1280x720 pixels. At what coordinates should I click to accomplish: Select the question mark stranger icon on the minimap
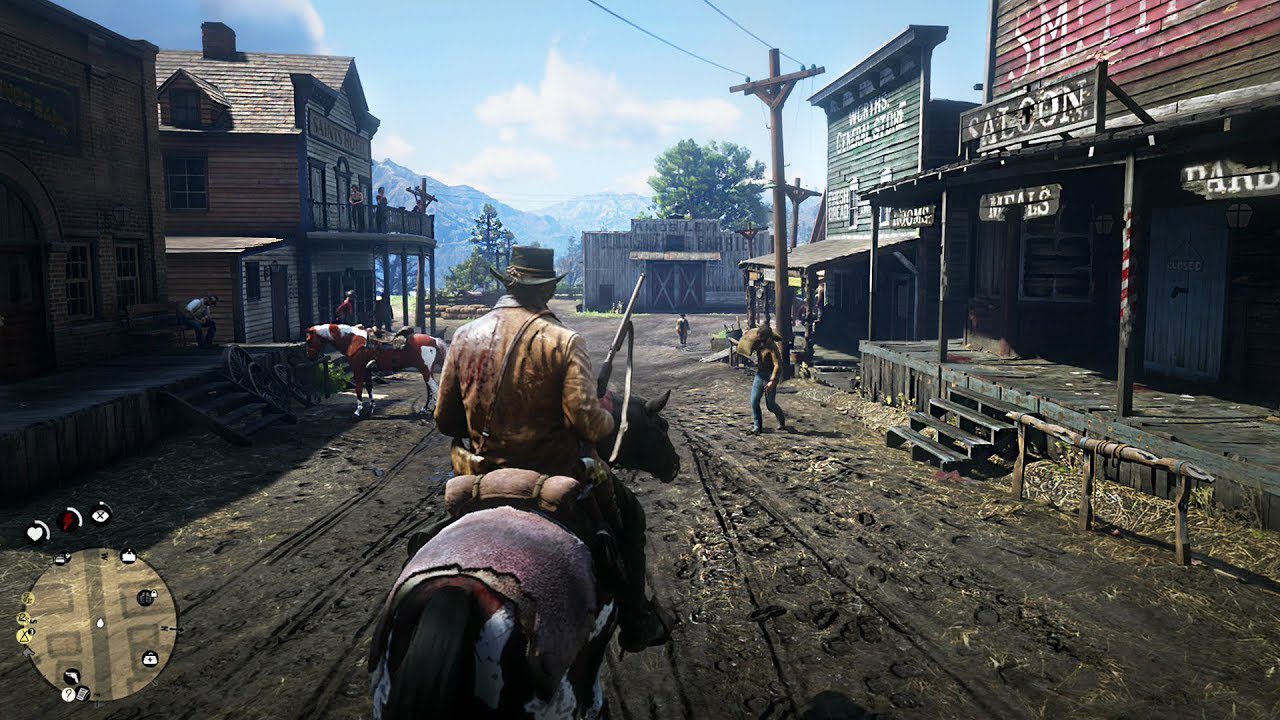(67, 694)
